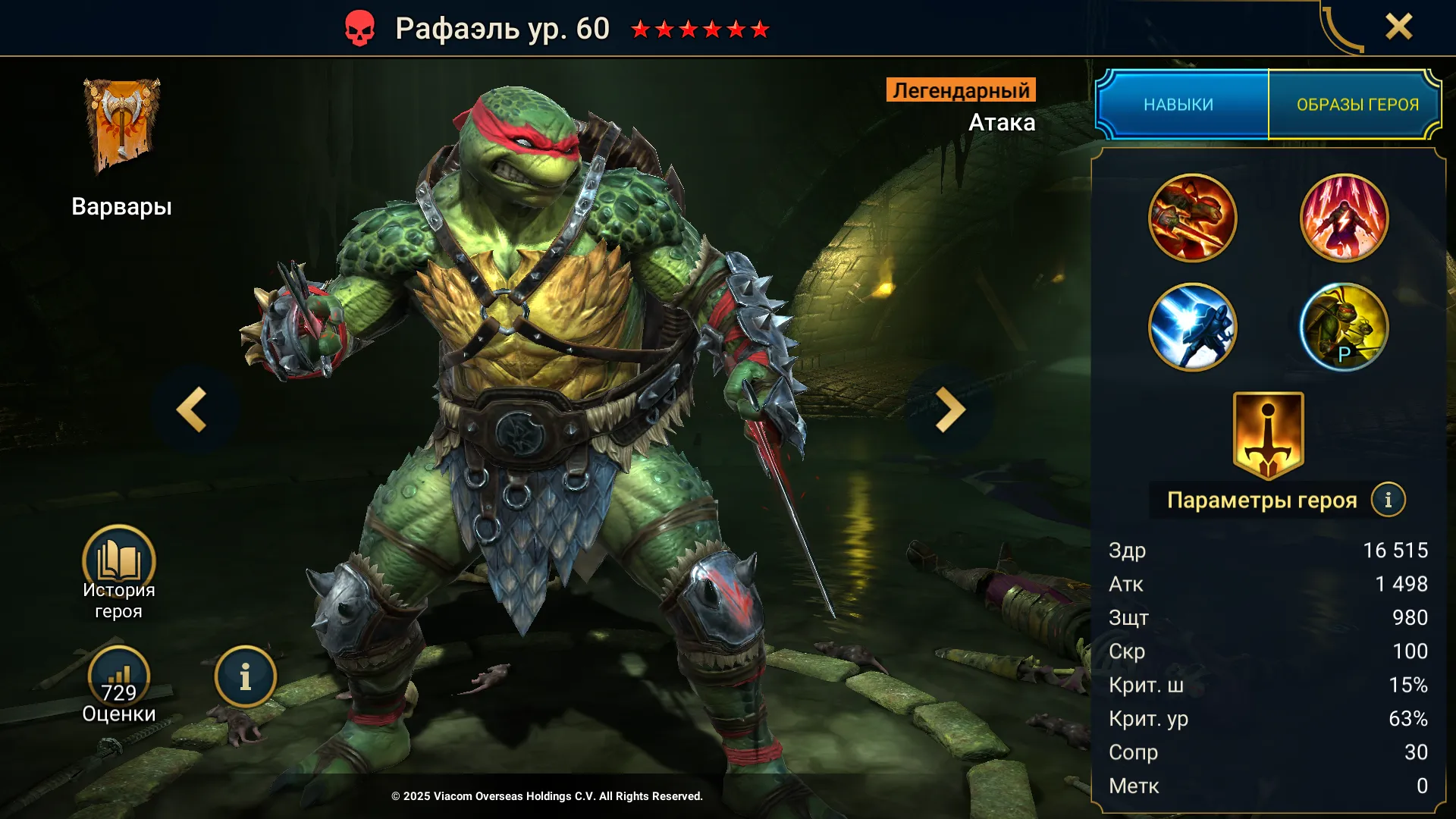
Task: Select the yellow passive turtle skill icon
Action: click(x=1344, y=328)
